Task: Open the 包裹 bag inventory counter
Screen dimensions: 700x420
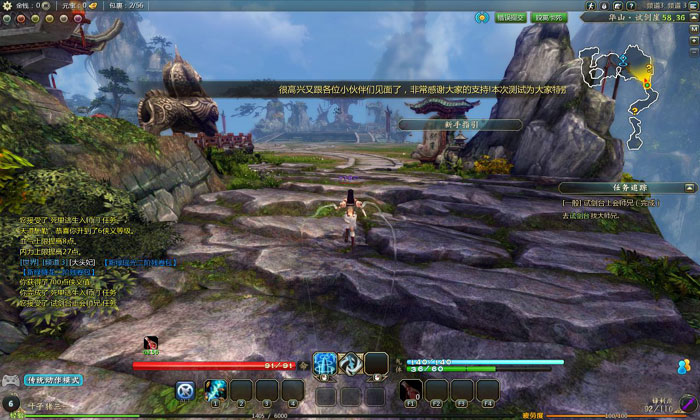Action: 124,5
